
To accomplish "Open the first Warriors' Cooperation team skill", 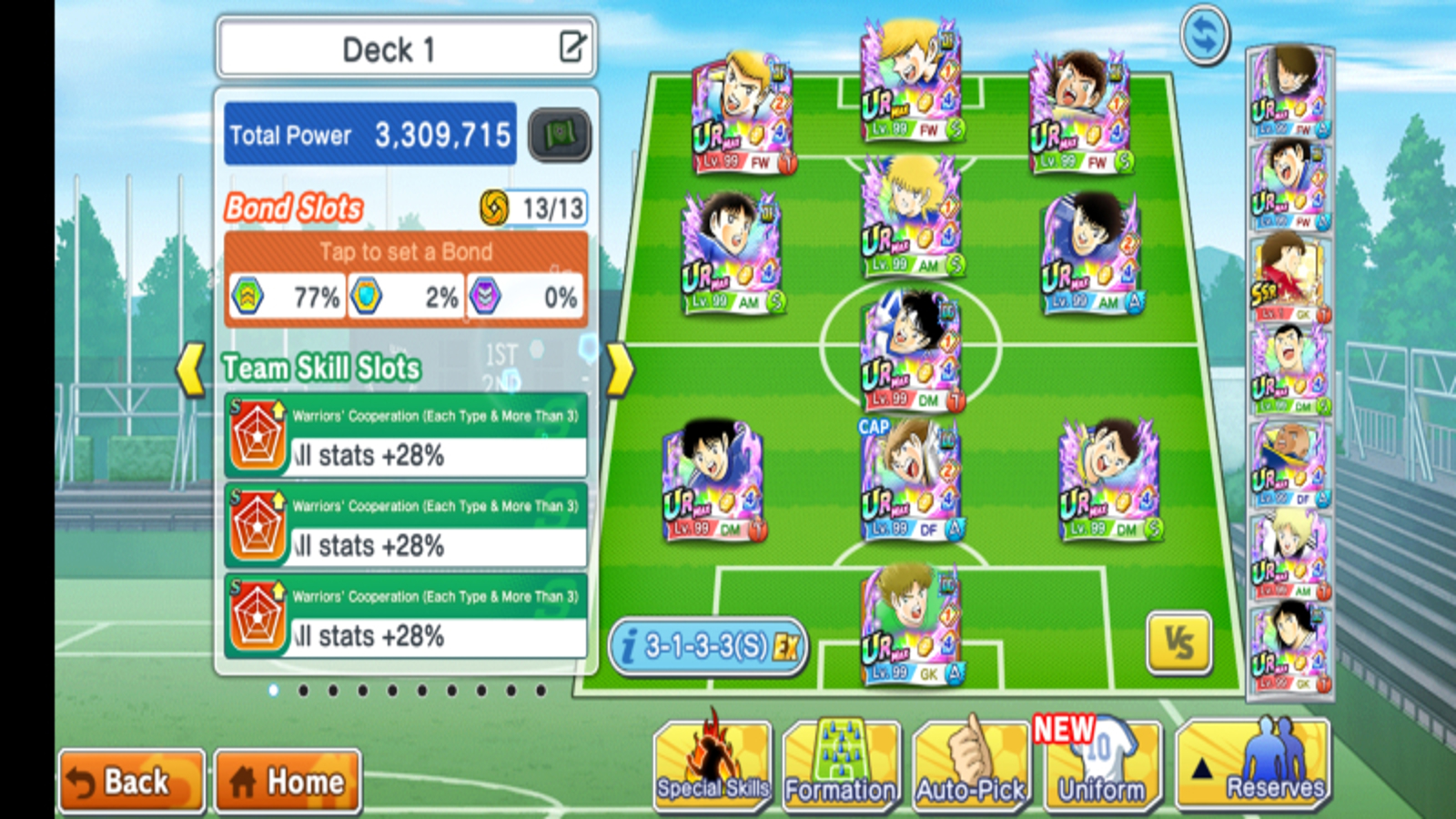I will pyautogui.click(x=406, y=436).
